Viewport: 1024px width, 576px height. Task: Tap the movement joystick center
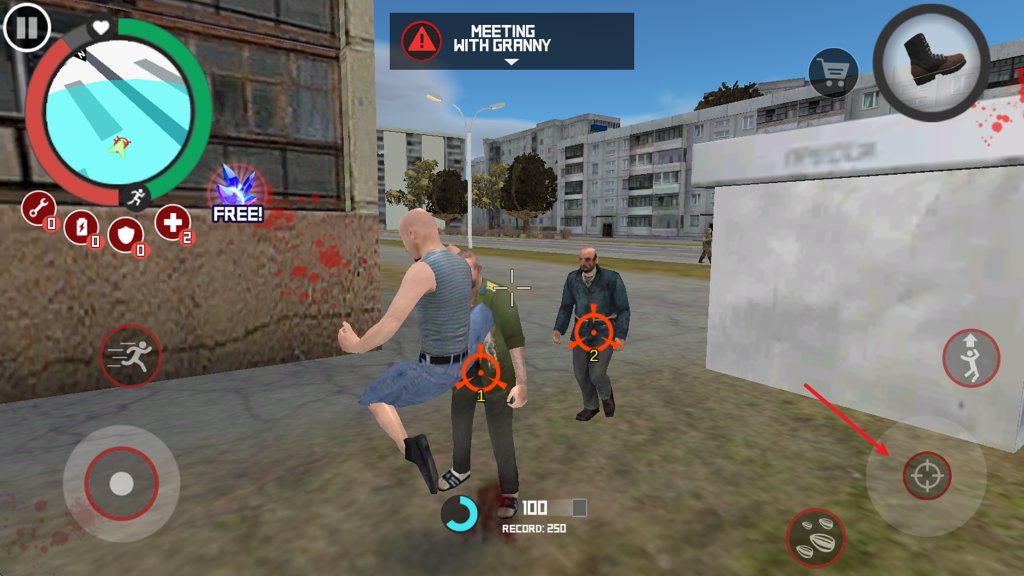coord(121,484)
